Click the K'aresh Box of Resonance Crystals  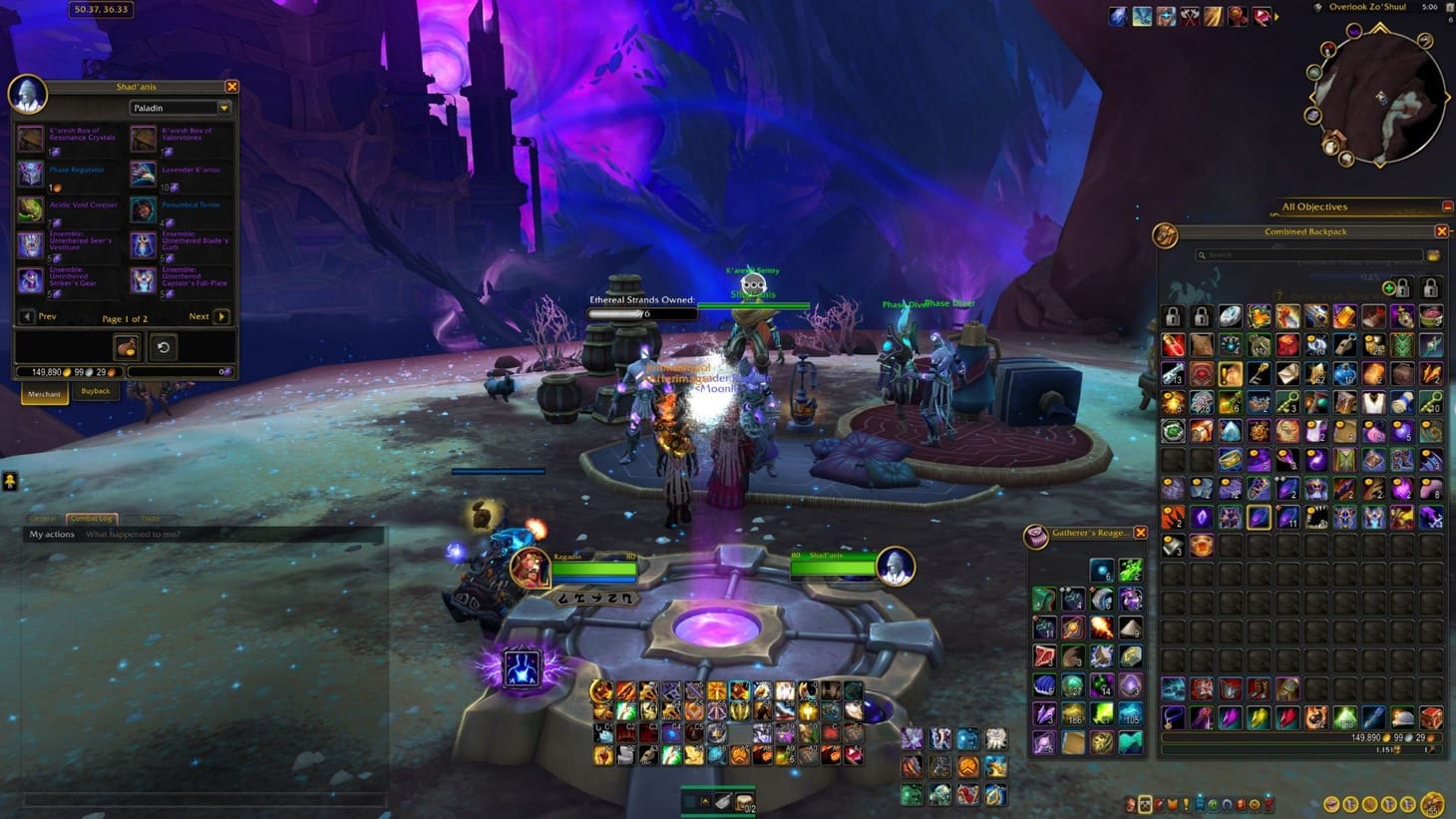click(x=30, y=138)
